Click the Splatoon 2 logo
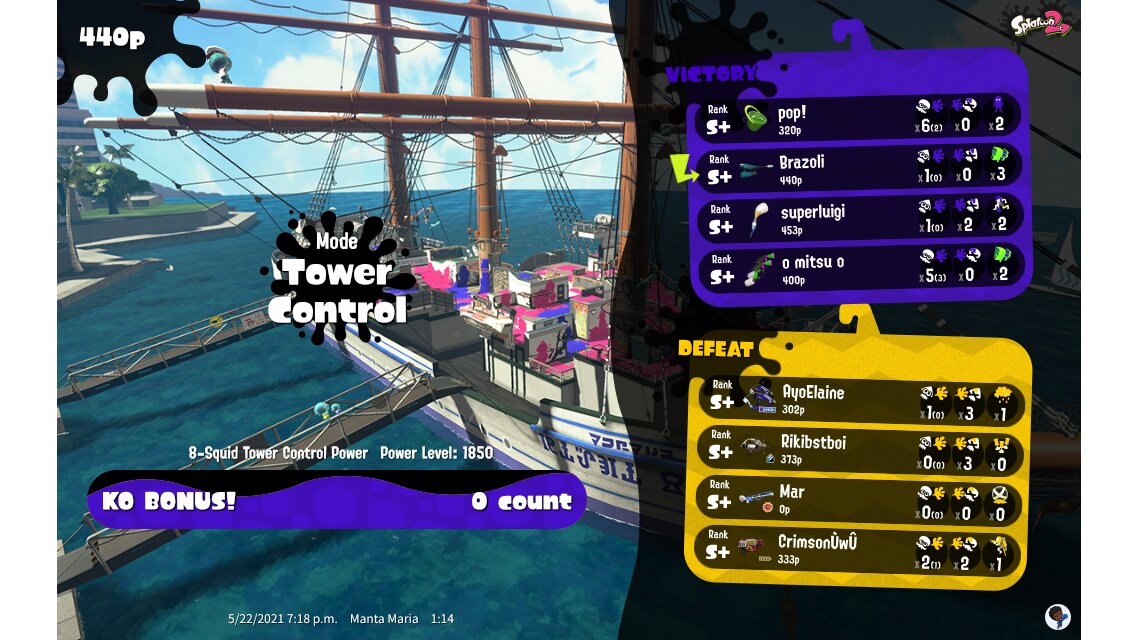Screen dimensions: 1138x640 pyautogui.click(x=1041, y=23)
